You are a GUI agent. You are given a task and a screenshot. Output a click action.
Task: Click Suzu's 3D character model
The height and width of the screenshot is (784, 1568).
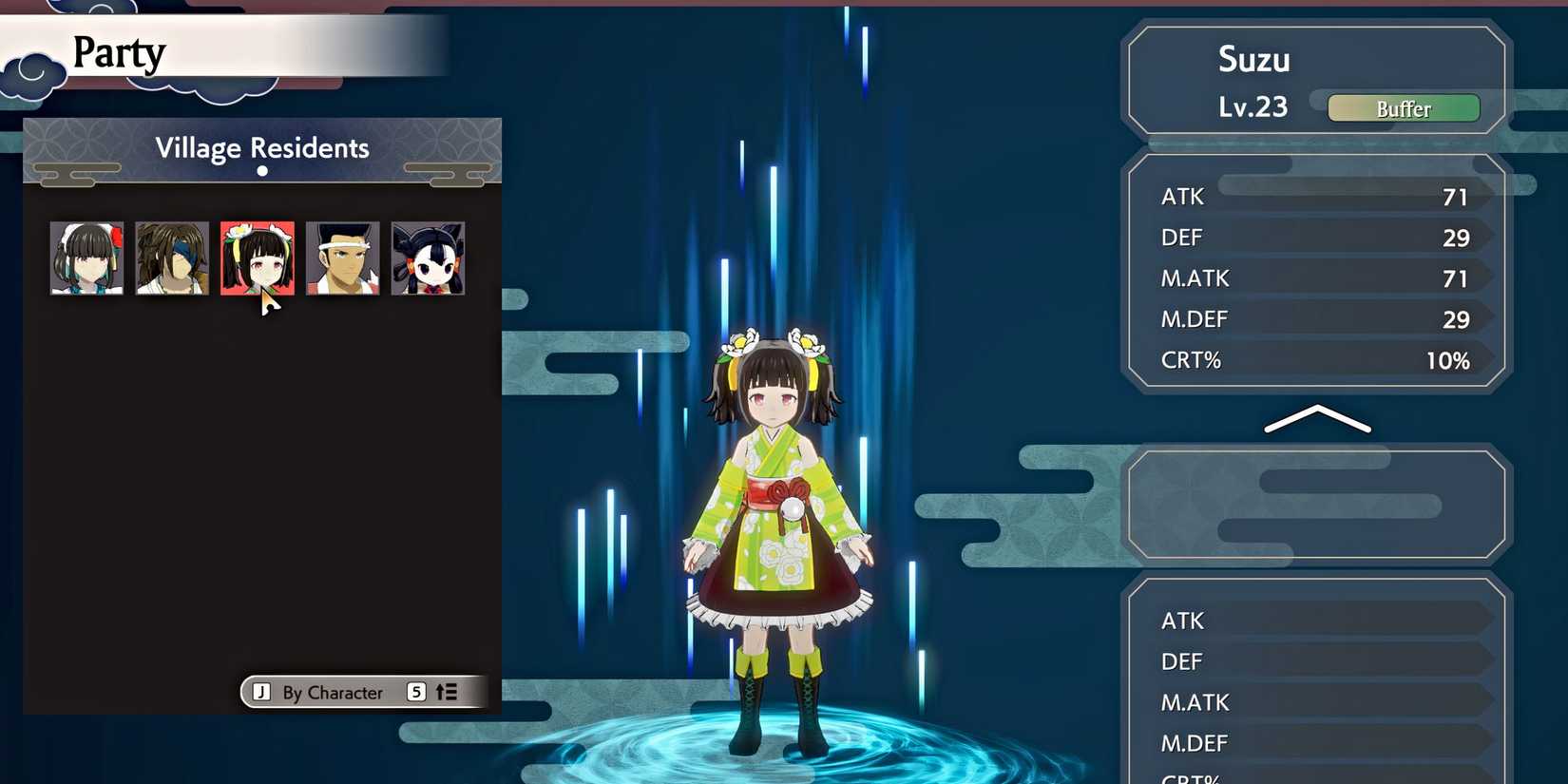776,523
